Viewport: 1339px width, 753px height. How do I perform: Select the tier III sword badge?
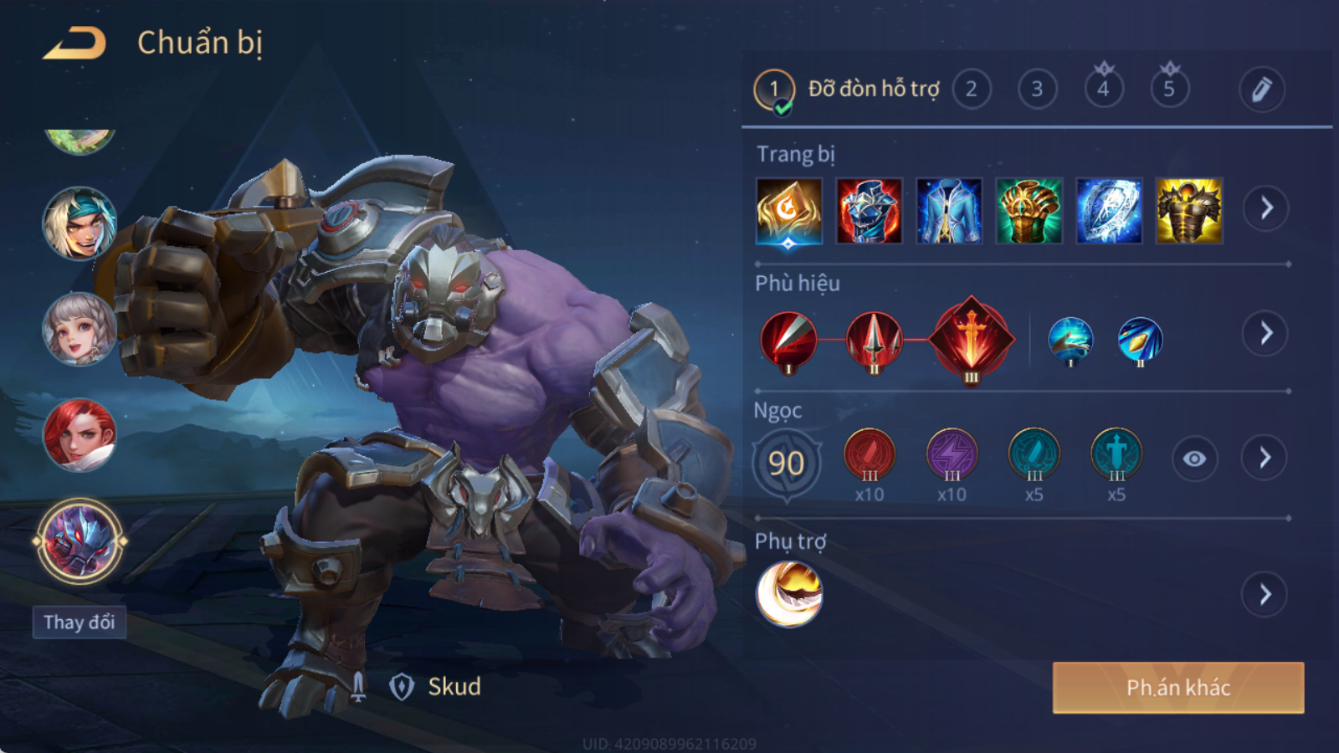[x=971, y=340]
